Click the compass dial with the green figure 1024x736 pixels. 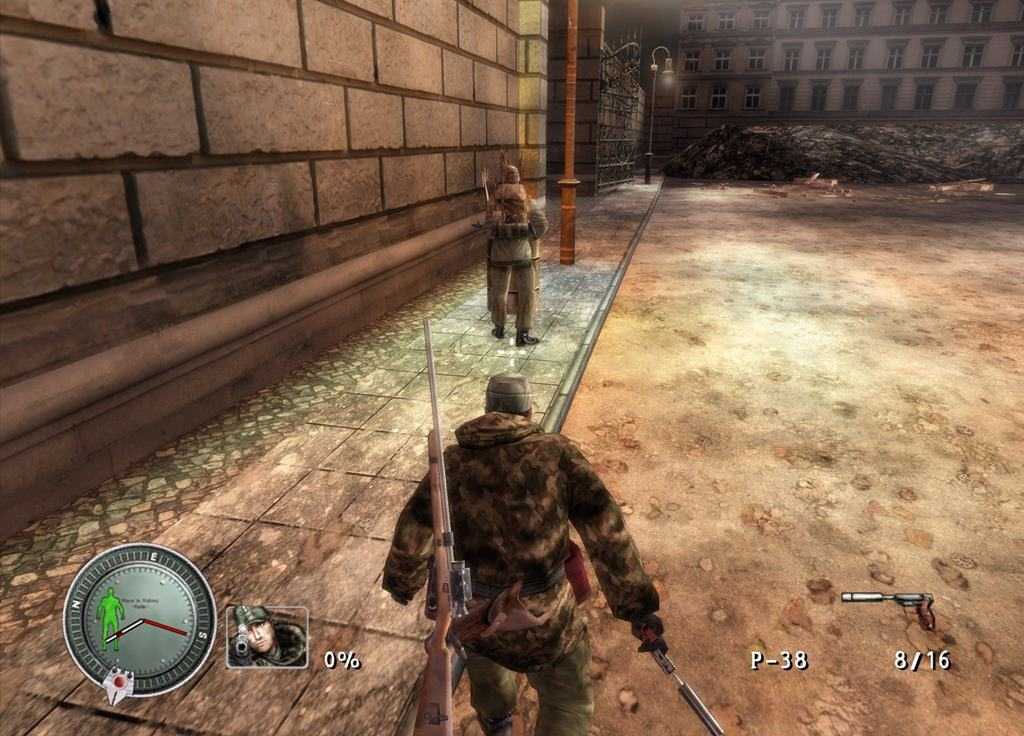point(139,620)
